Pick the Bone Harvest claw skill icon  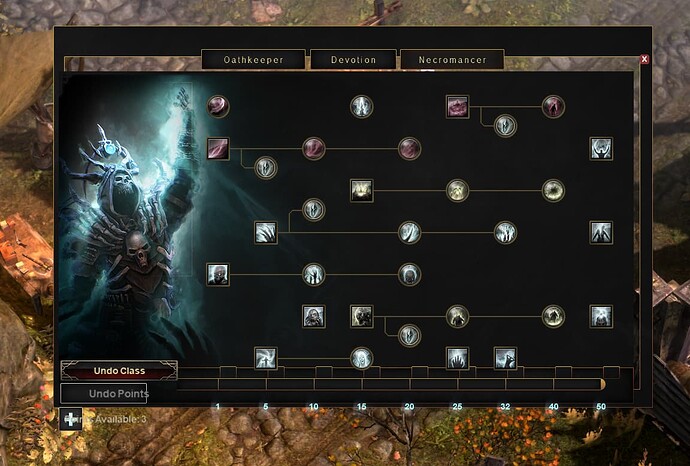[x=265, y=233]
